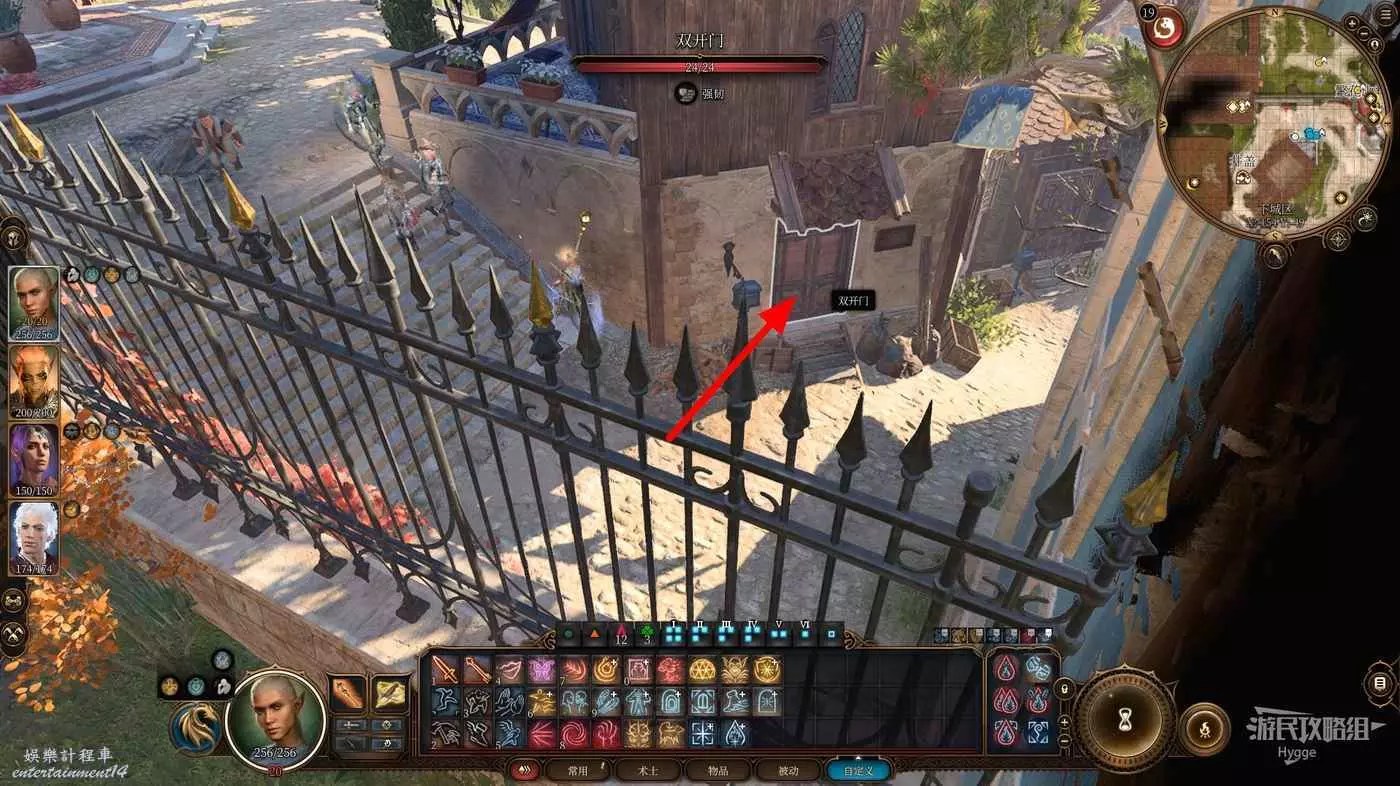This screenshot has height=786, width=1400.
Task: Click the red swirl button by minimap
Action: click(1166, 27)
